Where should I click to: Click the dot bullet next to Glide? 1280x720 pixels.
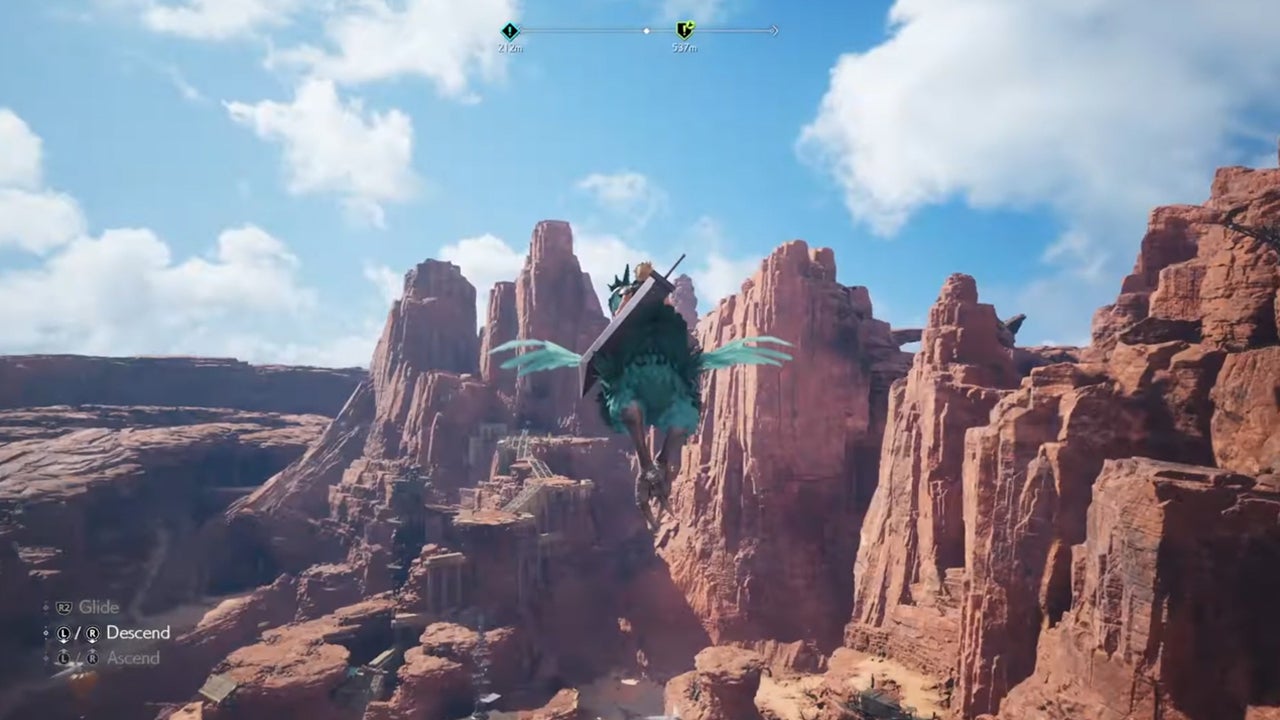click(45, 609)
